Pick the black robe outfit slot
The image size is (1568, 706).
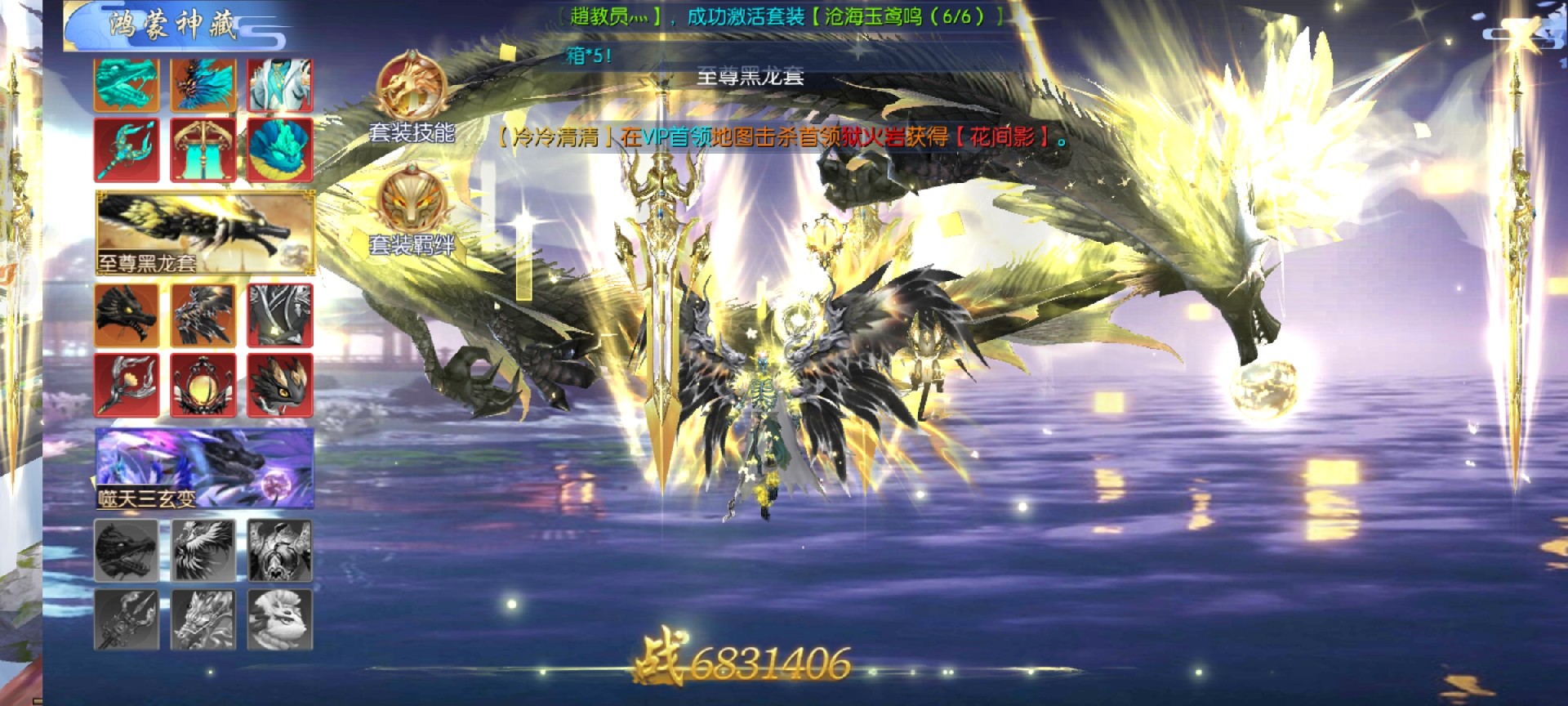point(280,315)
